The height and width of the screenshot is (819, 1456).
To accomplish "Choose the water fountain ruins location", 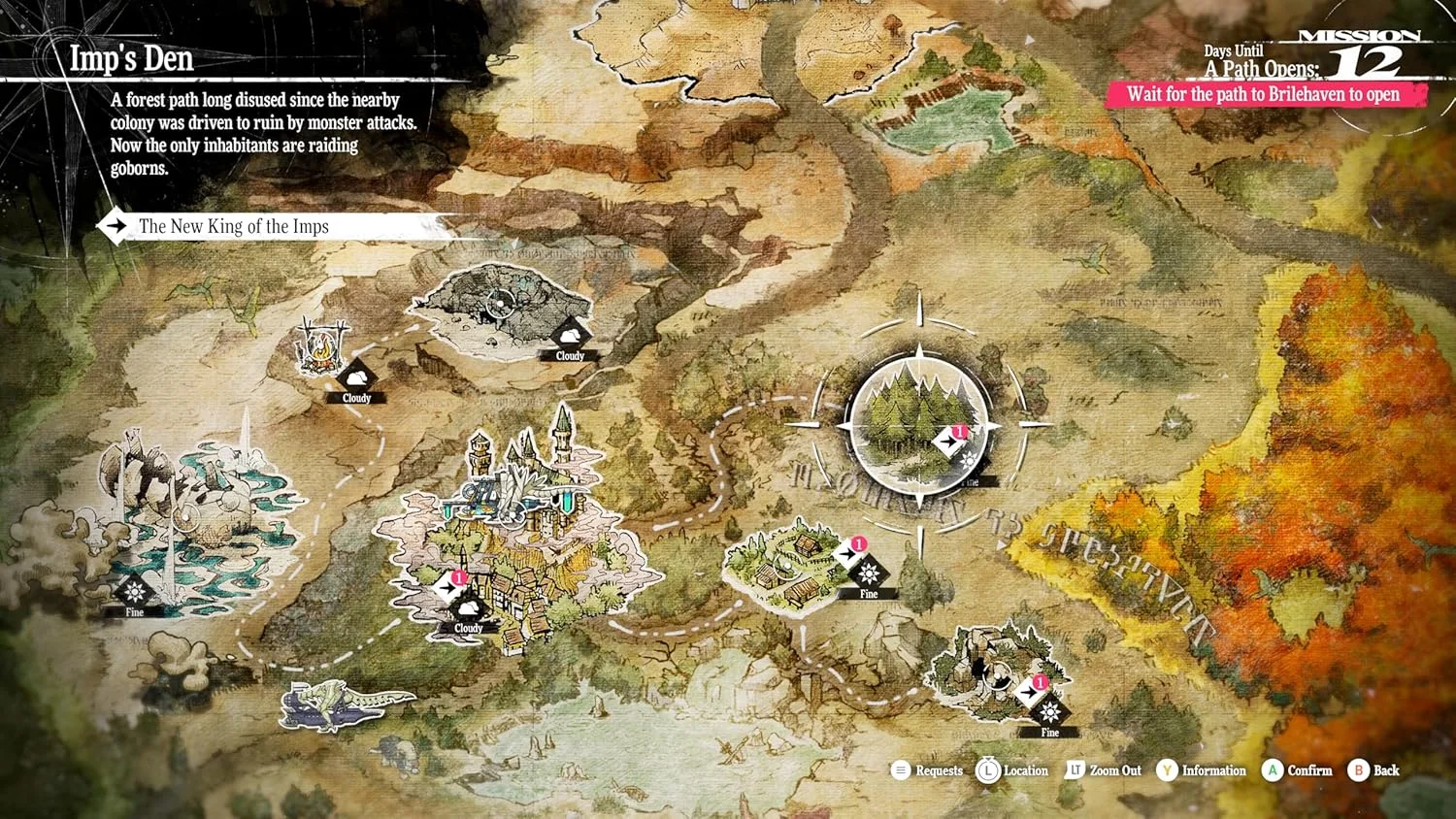I will 194,514.
